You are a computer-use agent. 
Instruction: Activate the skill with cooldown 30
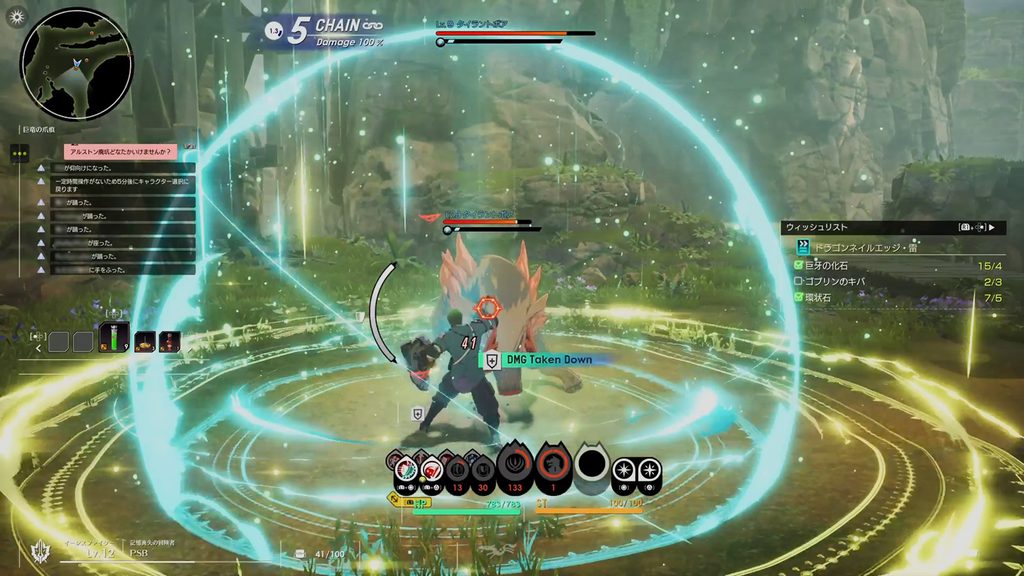(x=484, y=468)
